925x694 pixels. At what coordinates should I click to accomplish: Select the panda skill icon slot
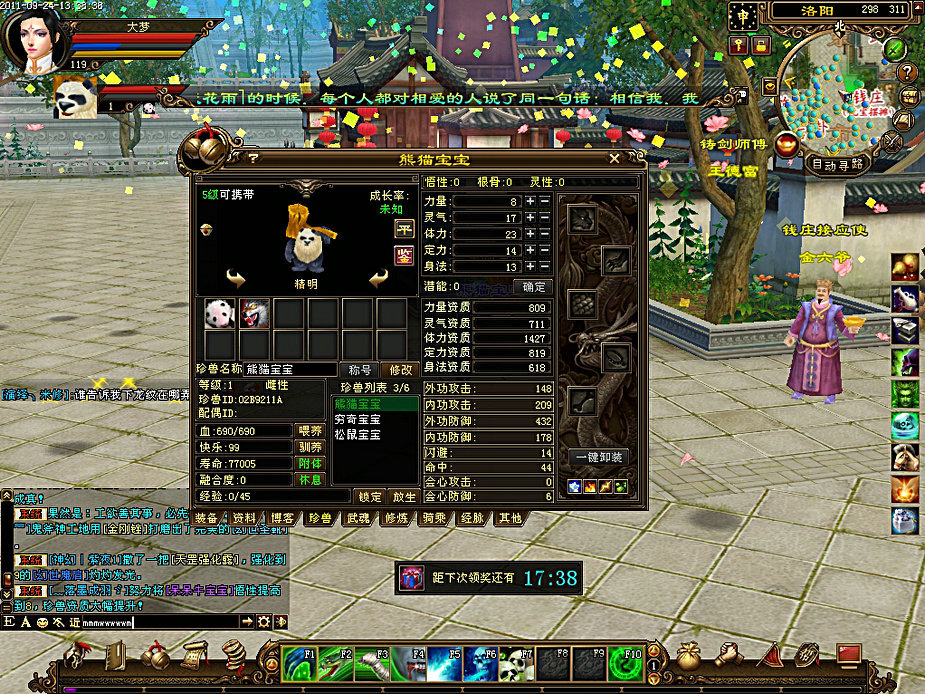220,314
